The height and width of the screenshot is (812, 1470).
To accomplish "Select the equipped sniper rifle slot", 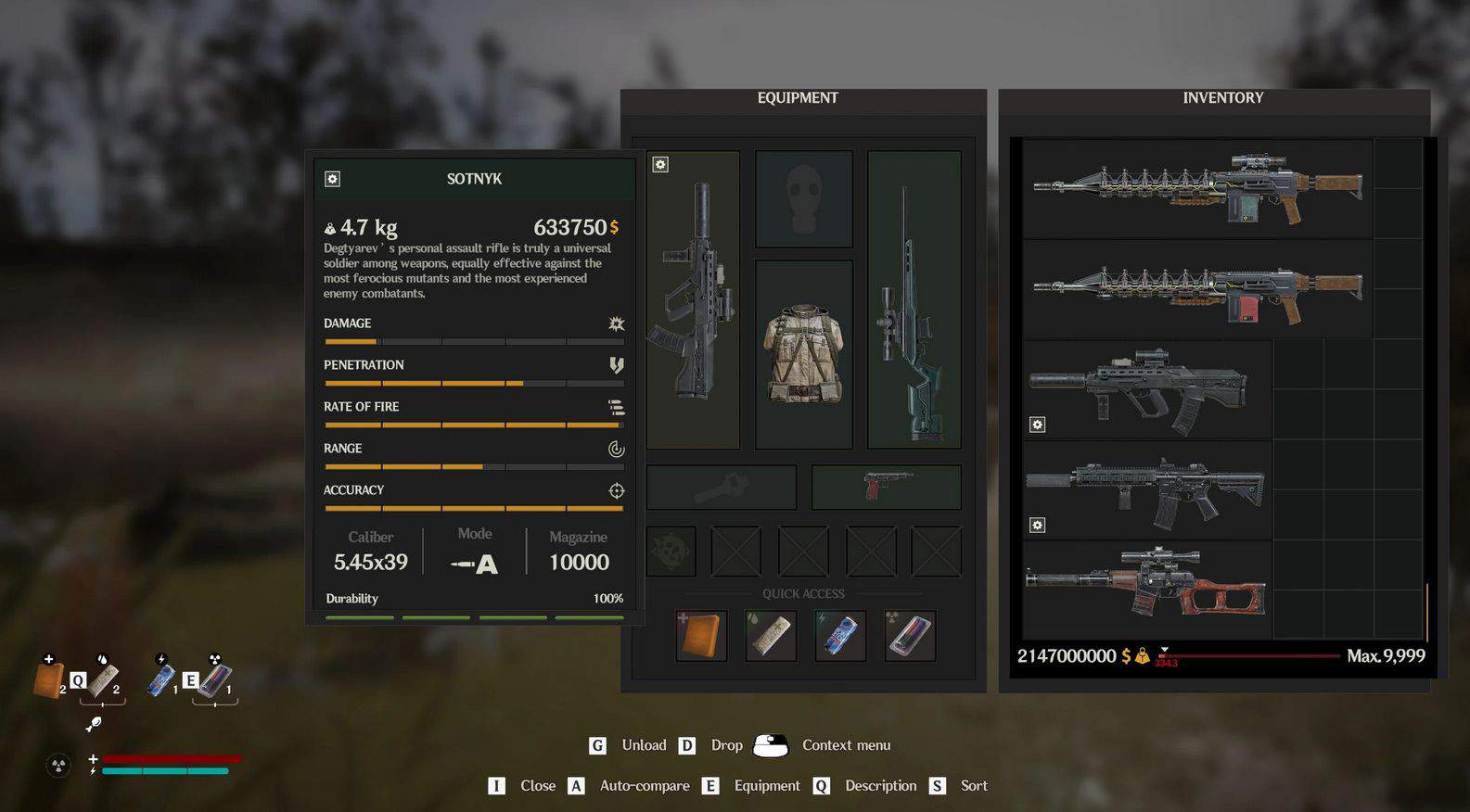I will click(914, 299).
